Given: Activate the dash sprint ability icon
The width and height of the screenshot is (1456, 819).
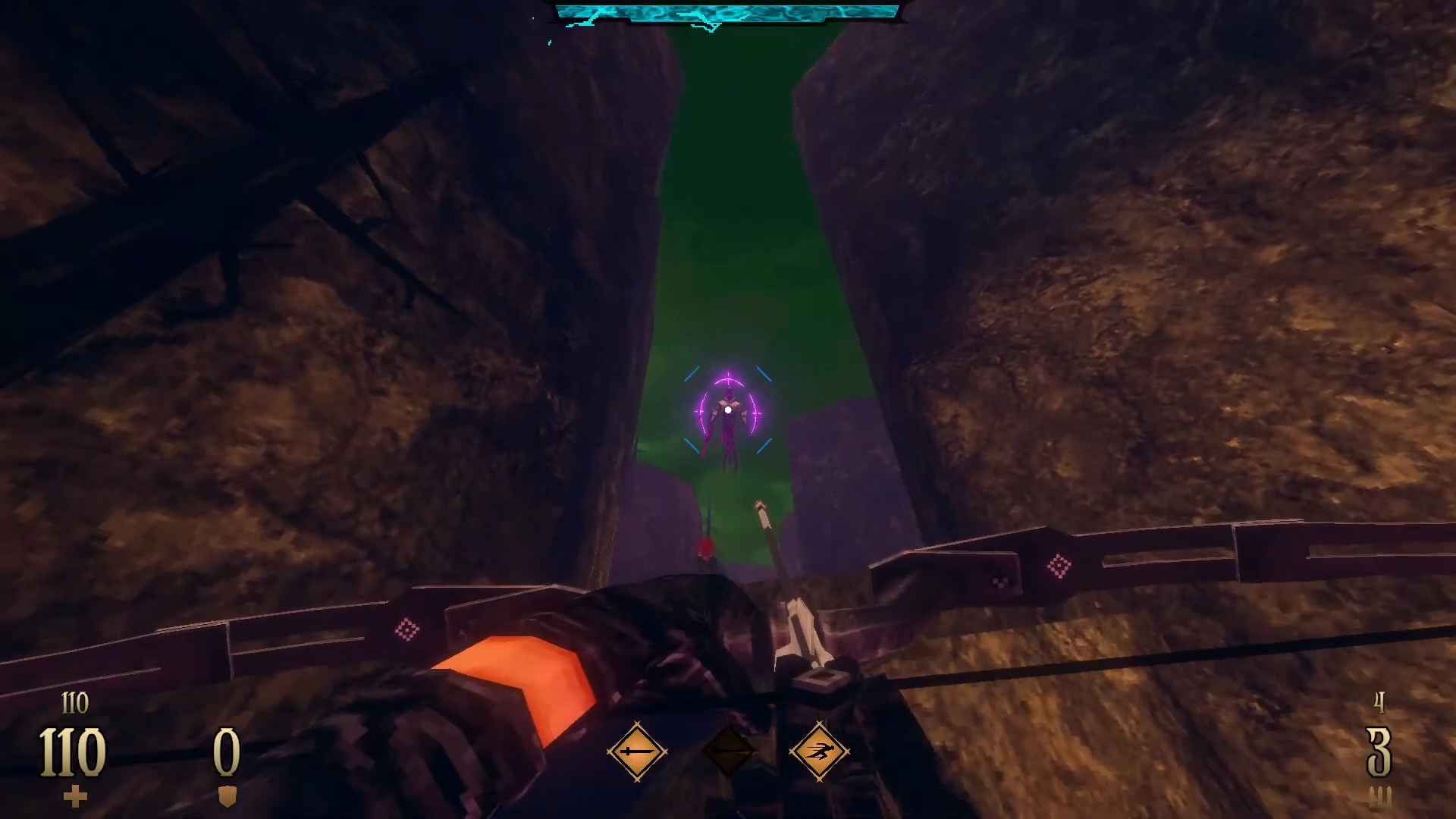Looking at the screenshot, I should 819,752.
